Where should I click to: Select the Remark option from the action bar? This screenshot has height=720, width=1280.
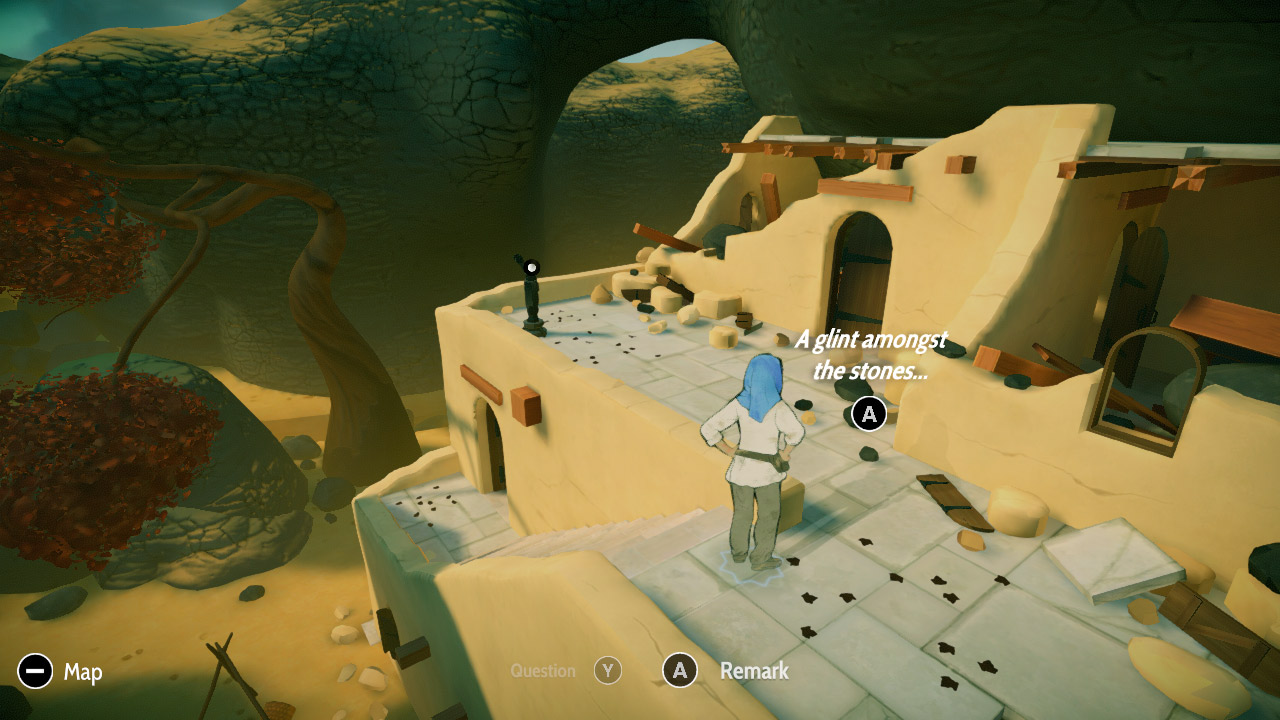pos(752,672)
